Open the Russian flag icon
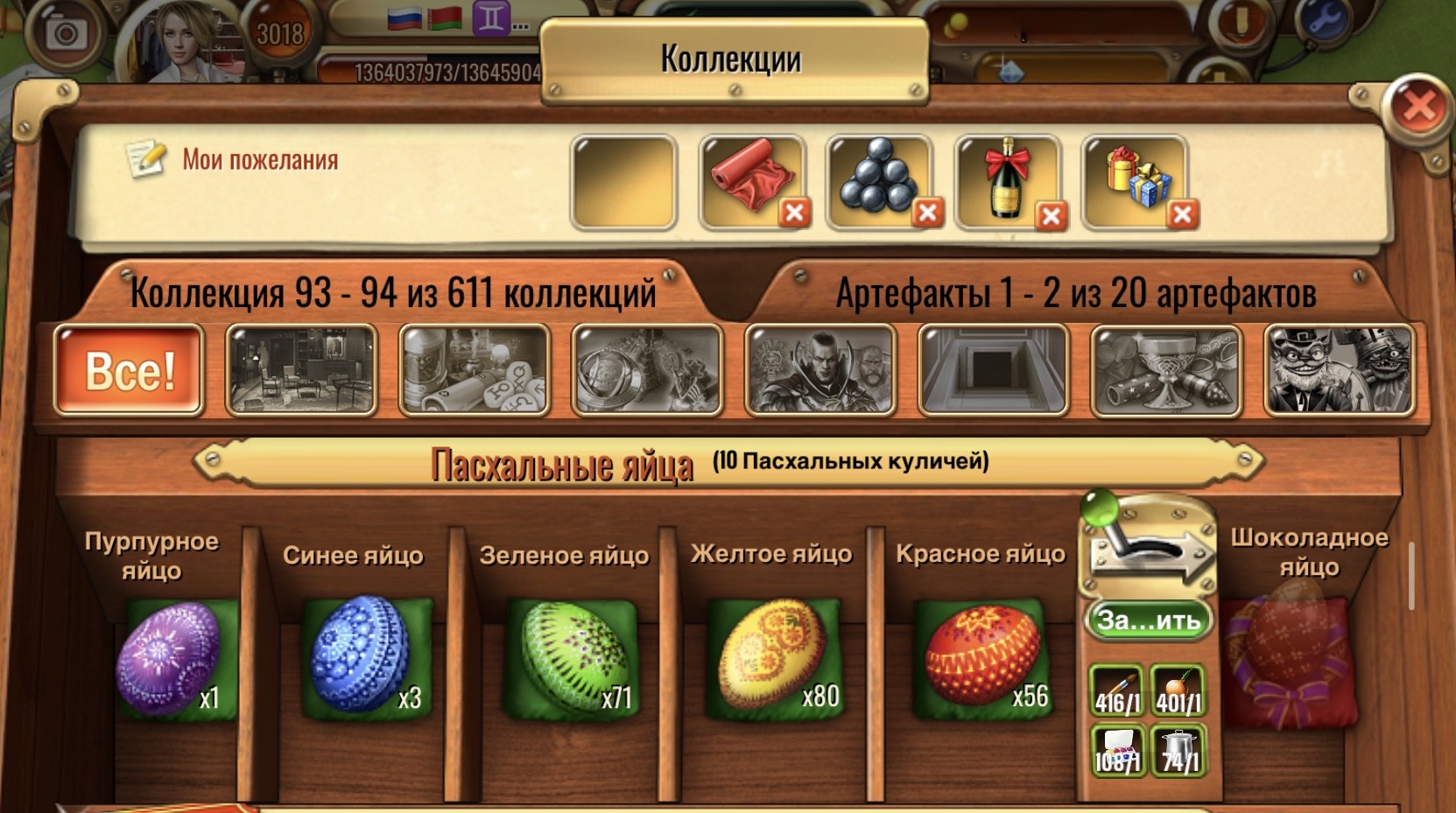This screenshot has height=813, width=1456. coord(403,19)
